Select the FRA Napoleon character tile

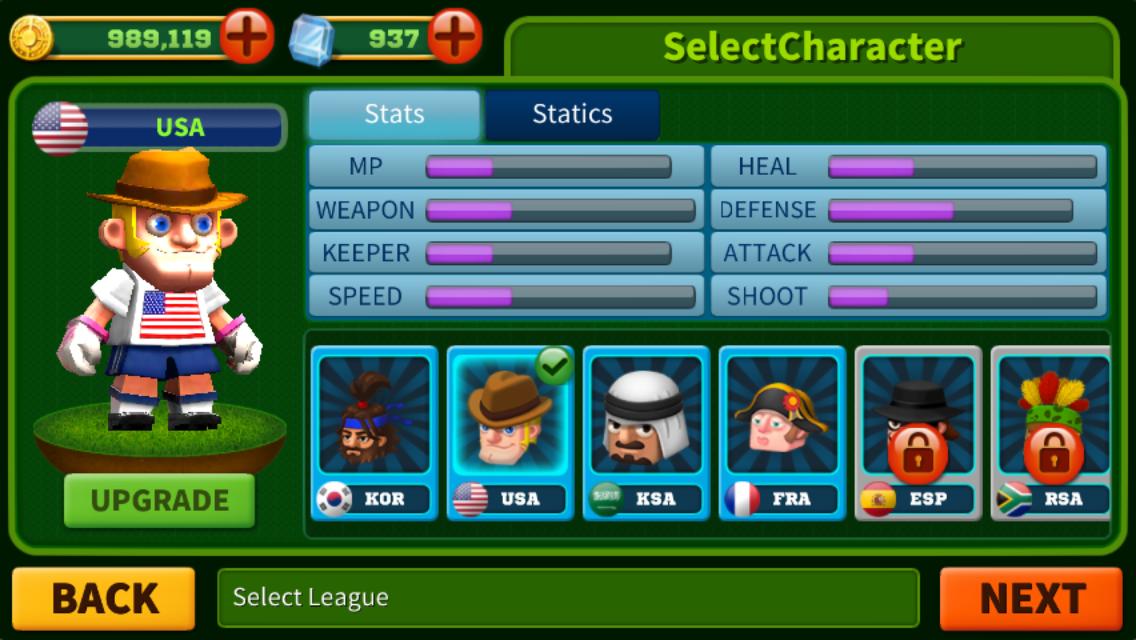click(x=782, y=432)
